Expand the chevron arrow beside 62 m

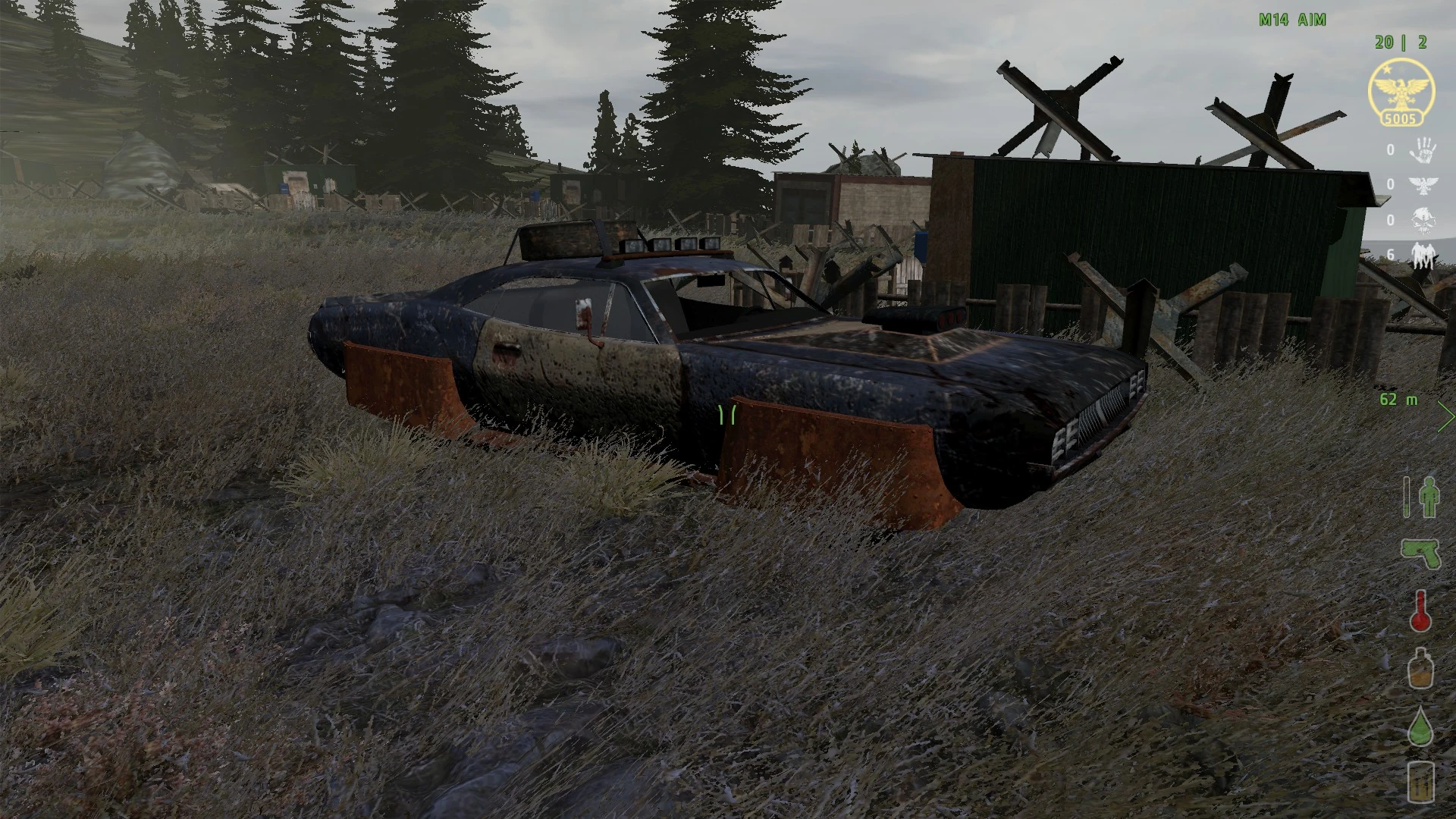coord(1445,417)
